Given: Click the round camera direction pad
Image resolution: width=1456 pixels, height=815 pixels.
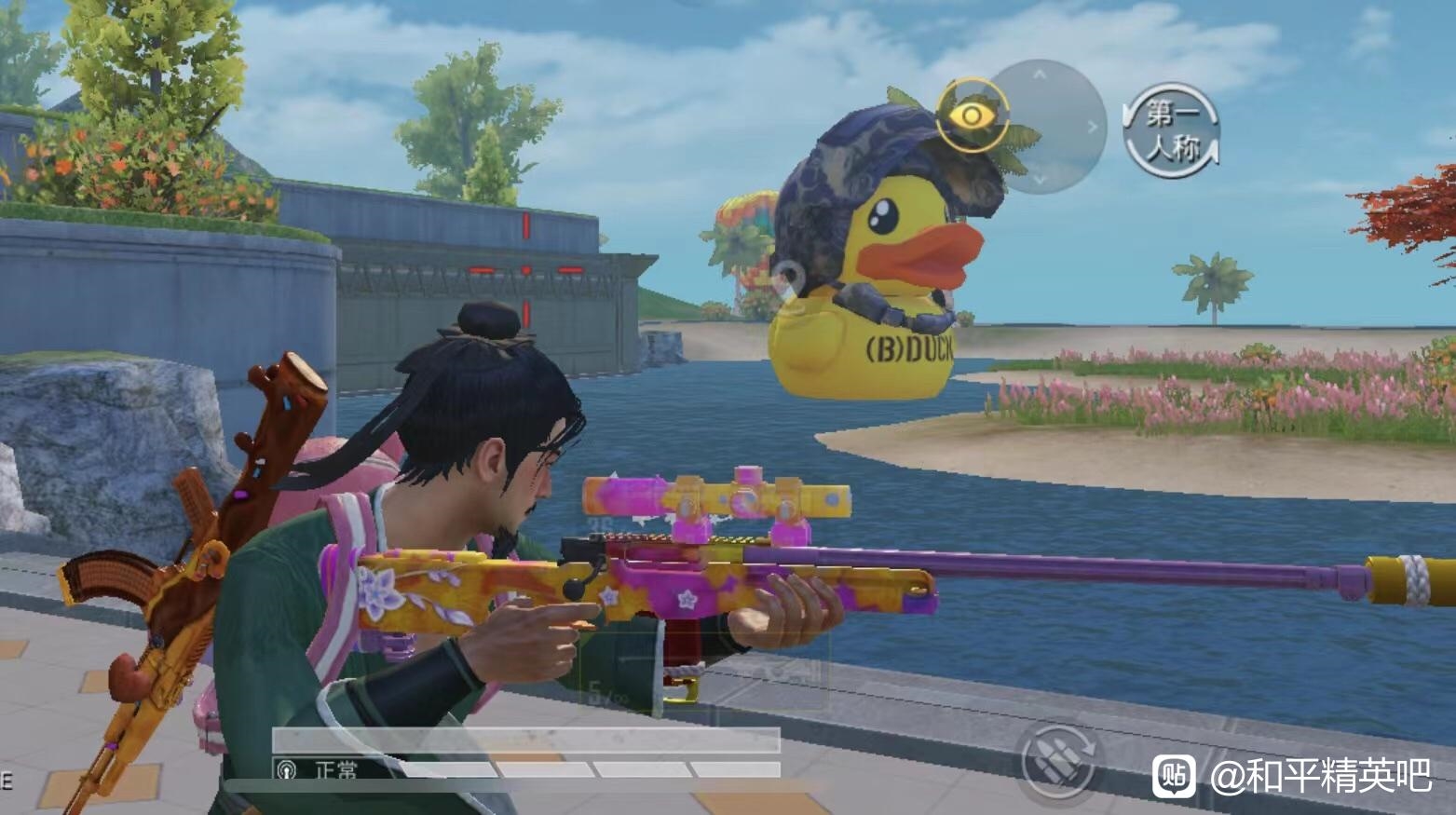Looking at the screenshot, I should click(x=1050, y=127).
